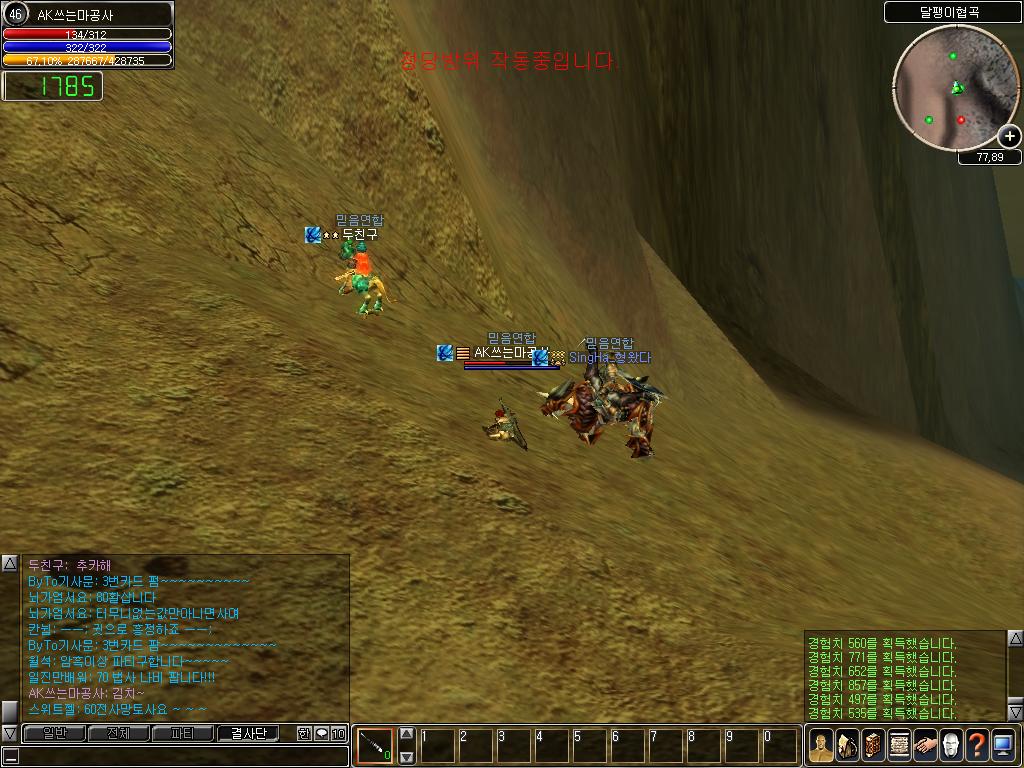Toggle the 한 Korean input mode button
This screenshot has height=768, width=1024.
[x=304, y=733]
